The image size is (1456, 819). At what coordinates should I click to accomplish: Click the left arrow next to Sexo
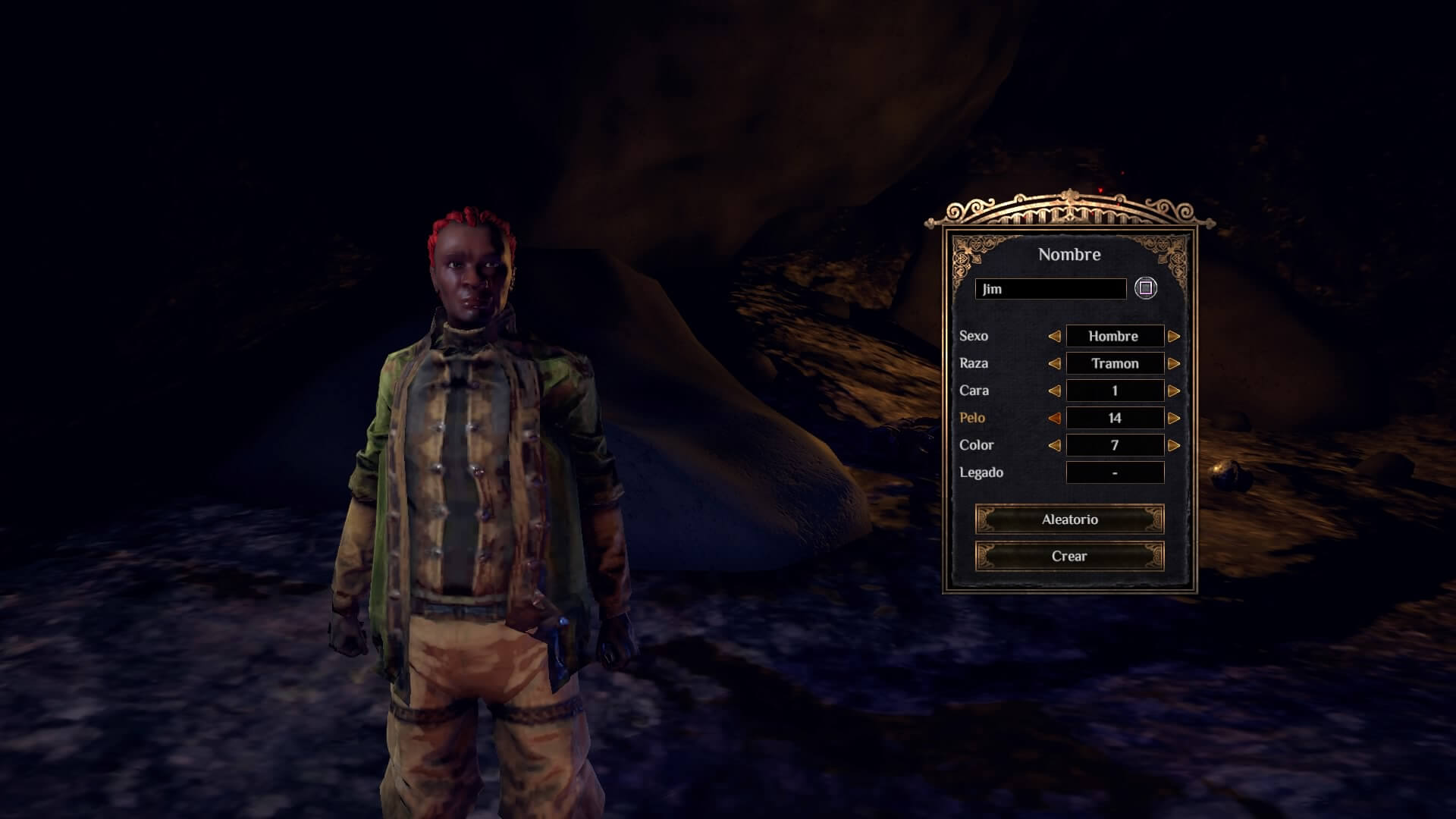(x=1054, y=336)
